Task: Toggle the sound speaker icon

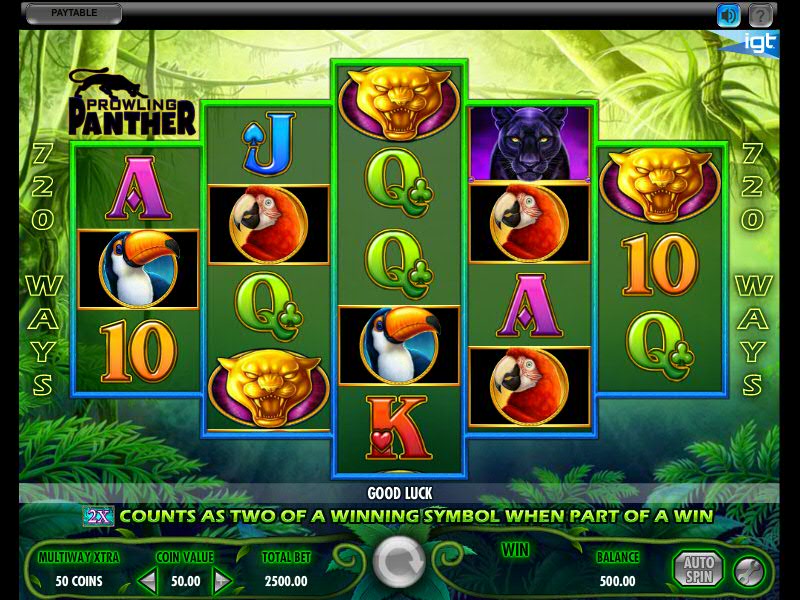Action: point(728,15)
